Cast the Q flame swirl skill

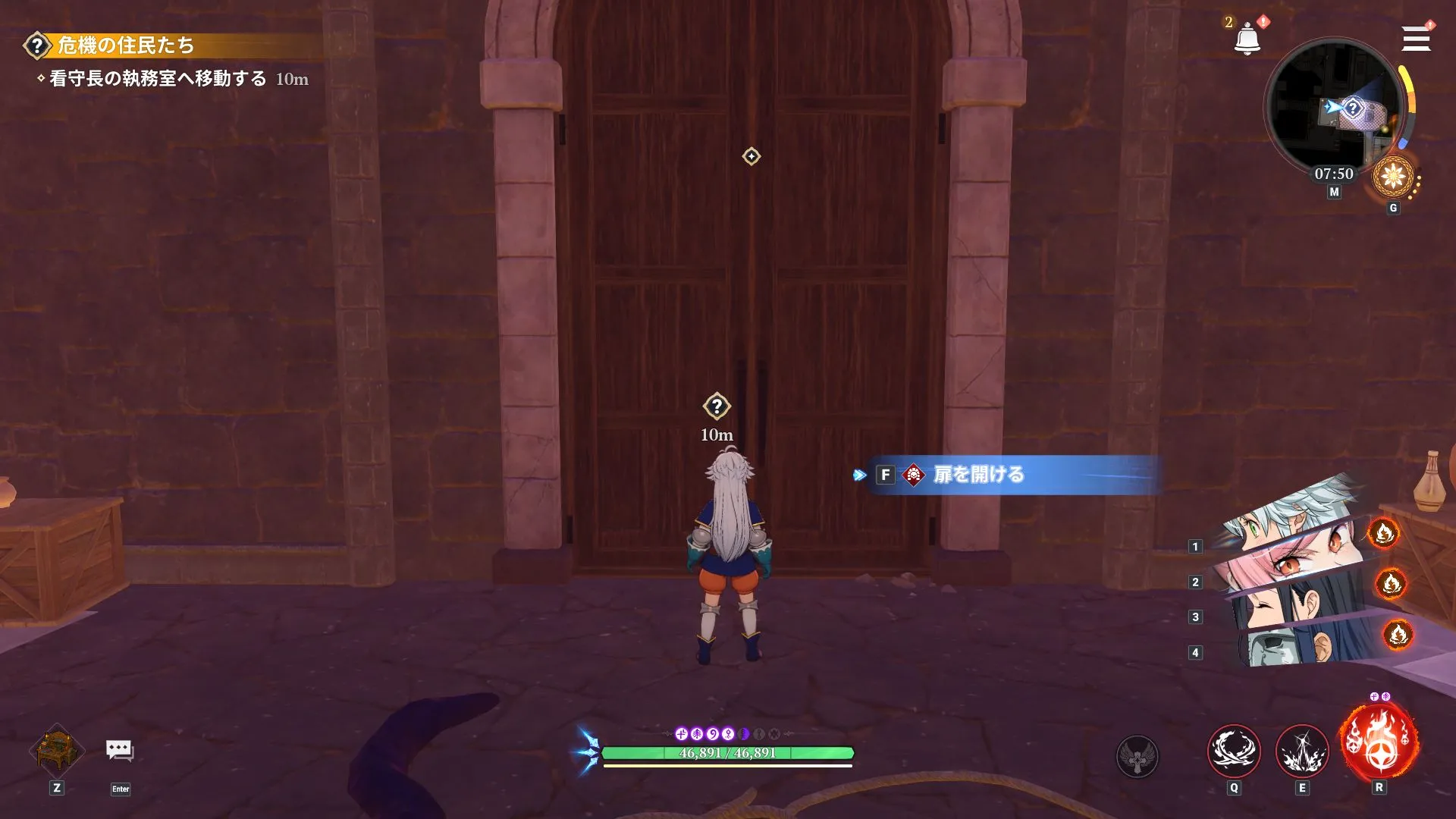click(x=1232, y=751)
